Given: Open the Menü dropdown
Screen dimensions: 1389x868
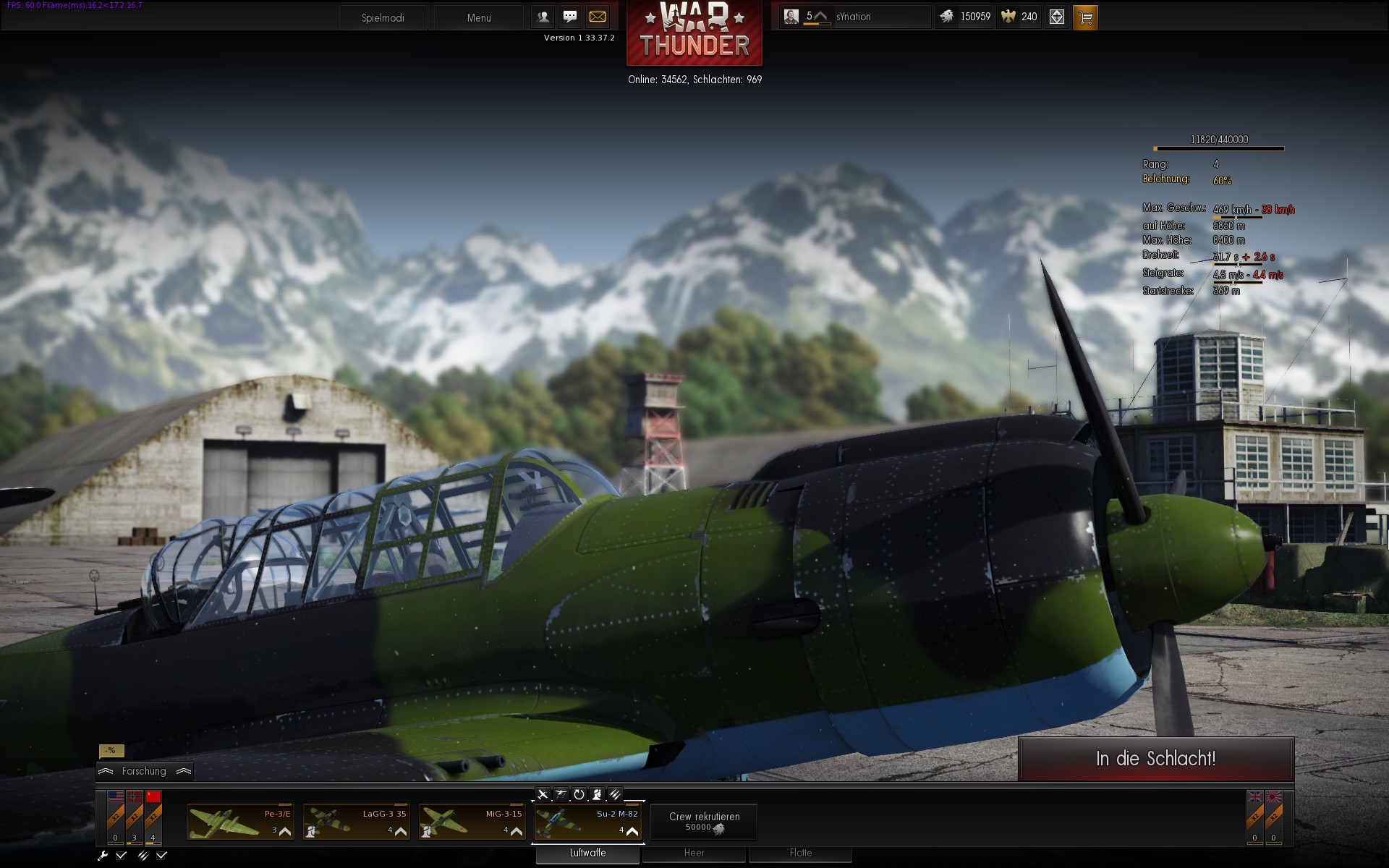Looking at the screenshot, I should [479, 17].
